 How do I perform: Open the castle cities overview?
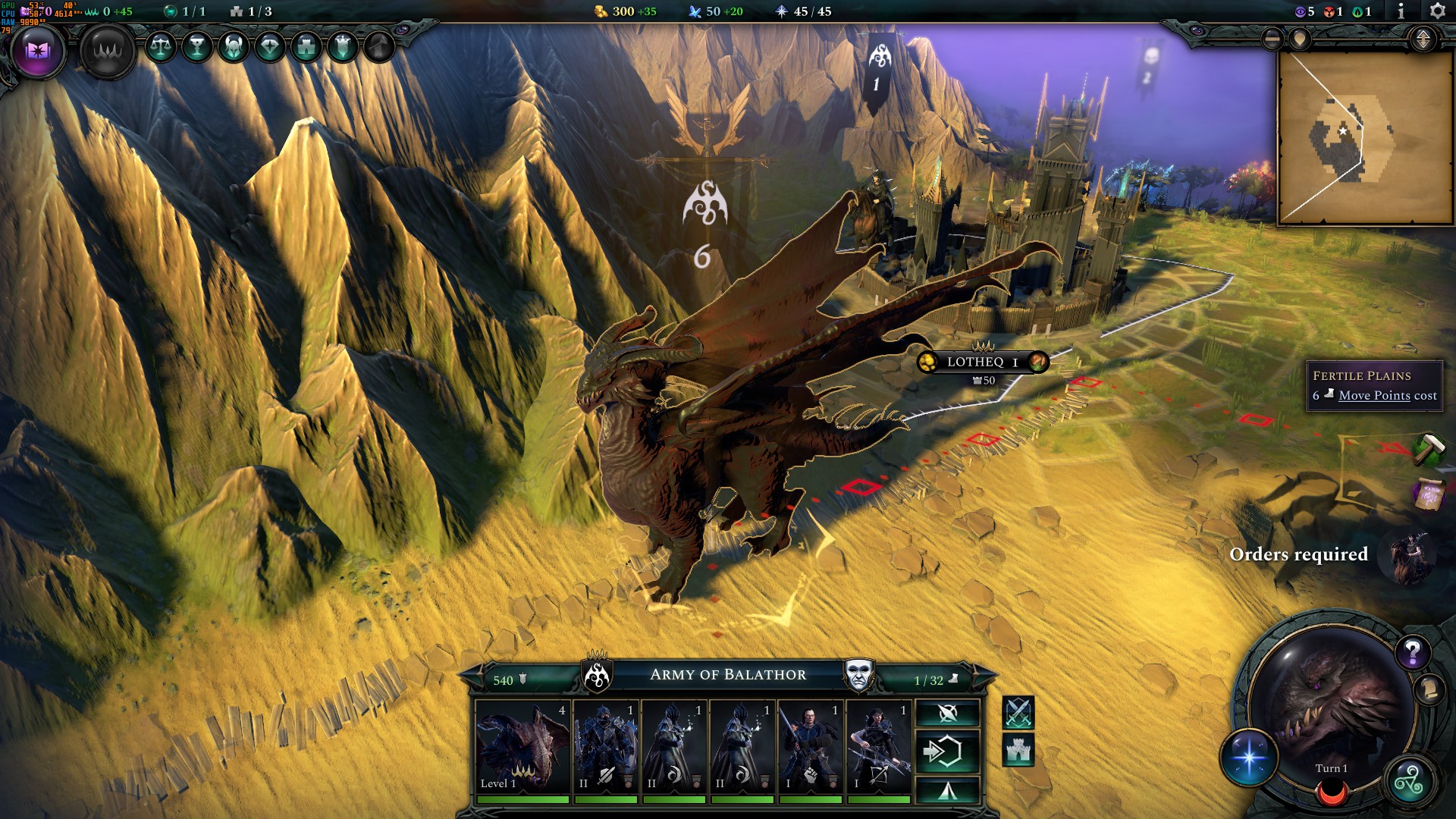coord(306,47)
